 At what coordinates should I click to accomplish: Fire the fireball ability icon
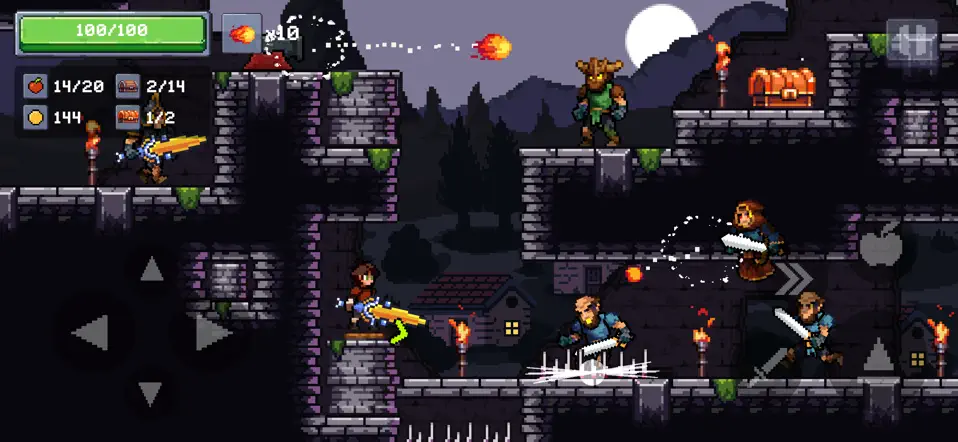(x=241, y=34)
